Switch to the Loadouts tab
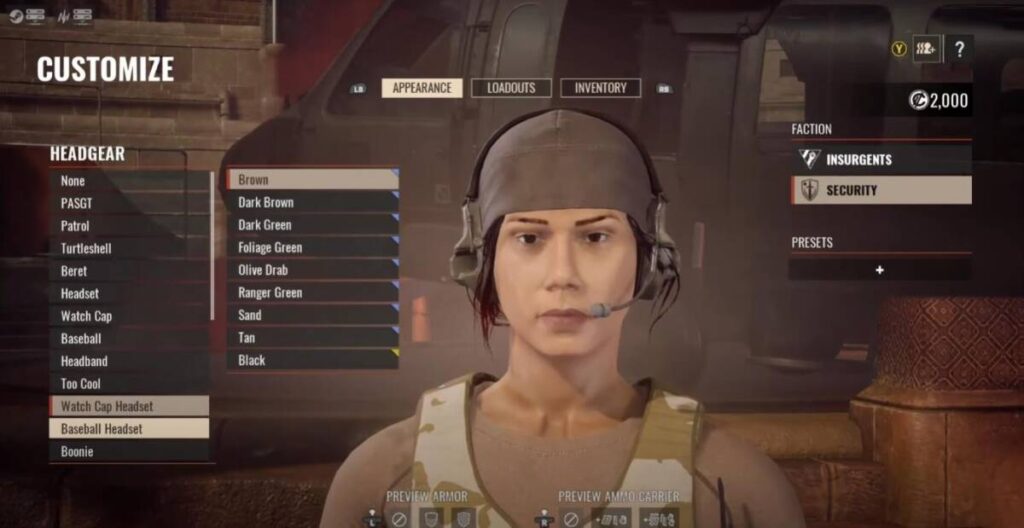 511,88
